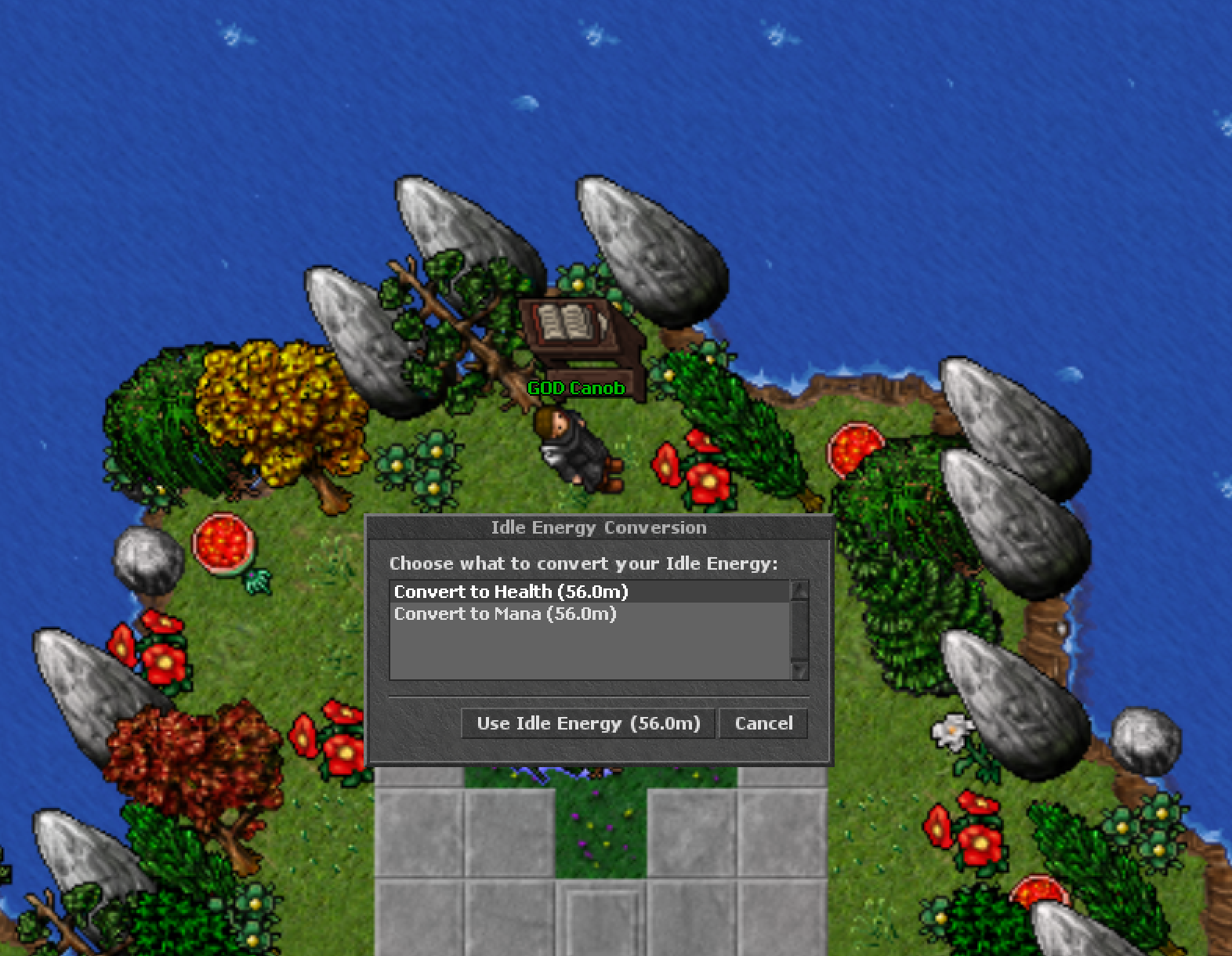This screenshot has height=956, width=1232.
Task: Click the Idle Energy Conversion title bar
Action: [598, 527]
